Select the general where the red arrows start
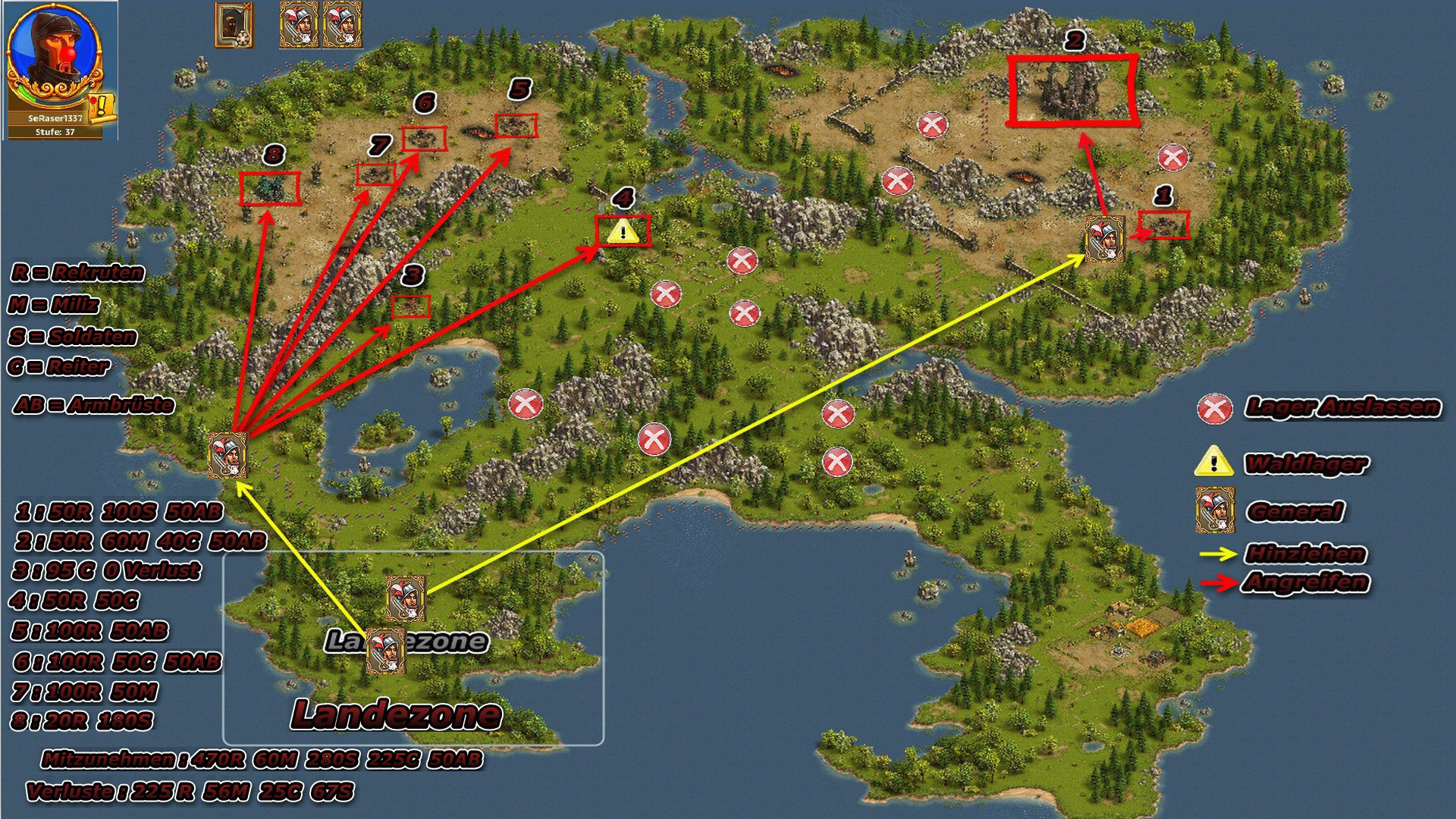This screenshot has width=1456, height=819. coord(227,454)
